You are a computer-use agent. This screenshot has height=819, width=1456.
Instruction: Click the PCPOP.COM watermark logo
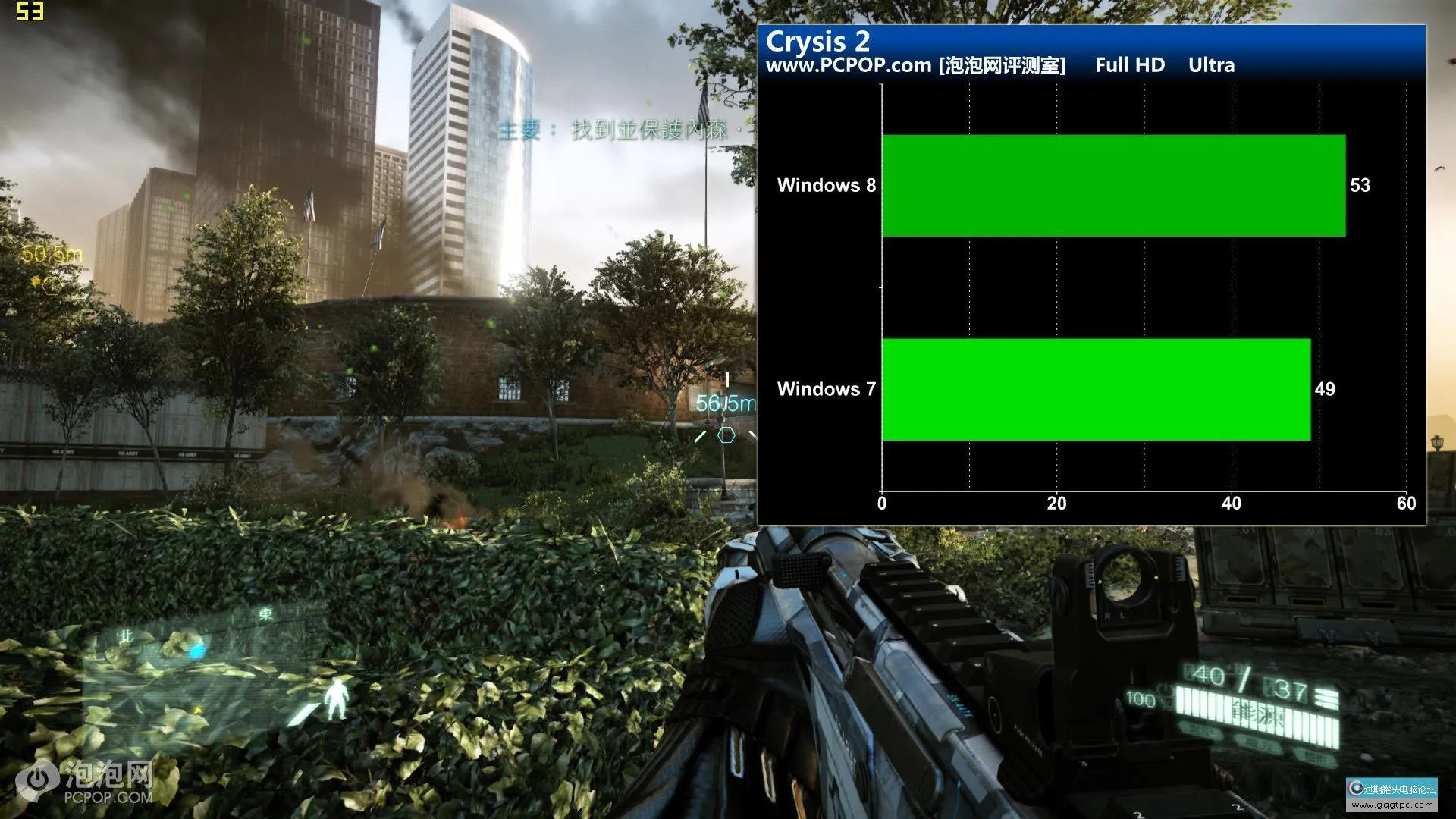[x=88, y=781]
